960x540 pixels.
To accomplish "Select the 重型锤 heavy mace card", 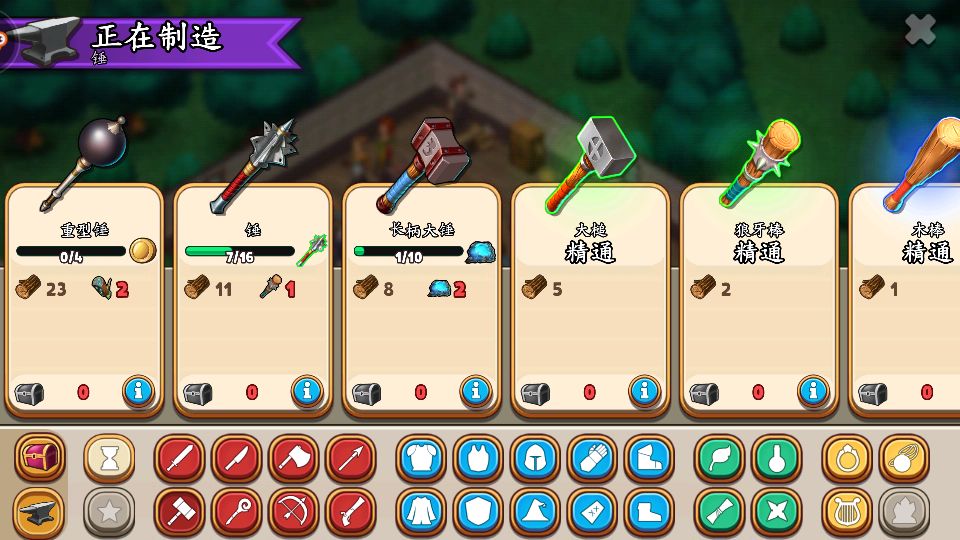I will [84, 300].
